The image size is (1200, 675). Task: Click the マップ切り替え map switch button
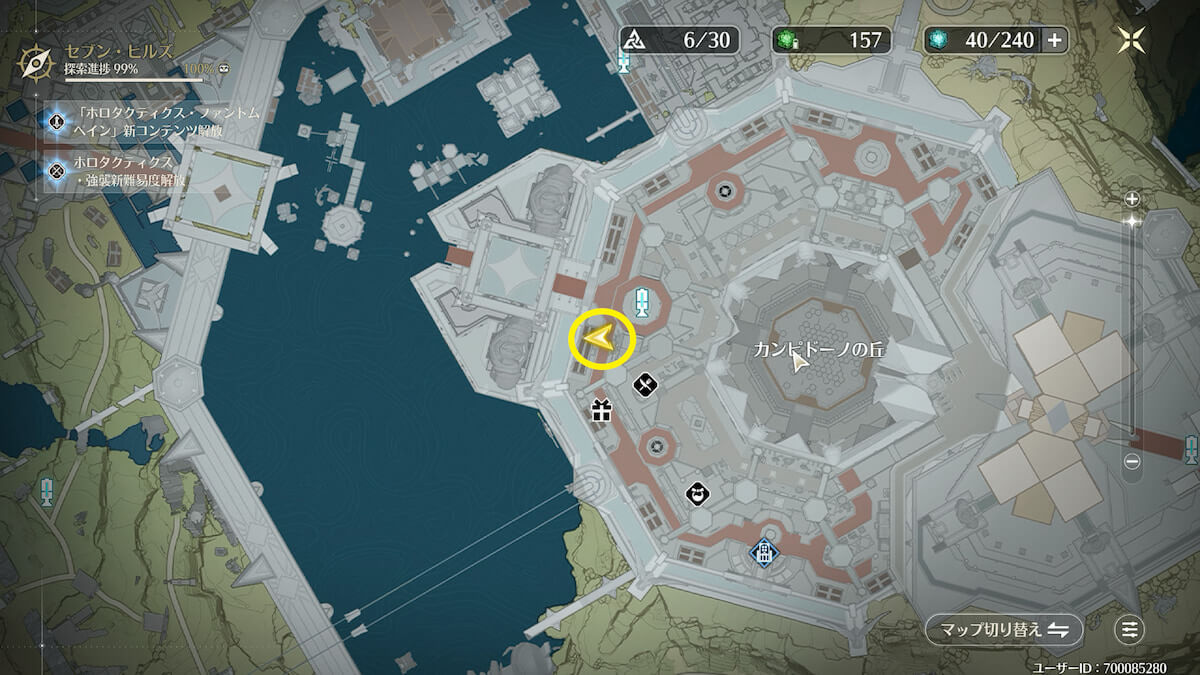(1003, 629)
